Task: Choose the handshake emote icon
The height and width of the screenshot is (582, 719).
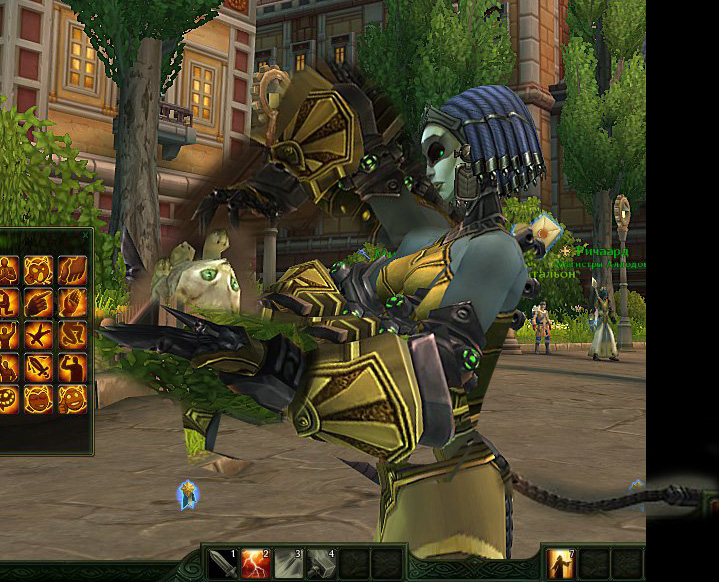Action: tap(72, 270)
